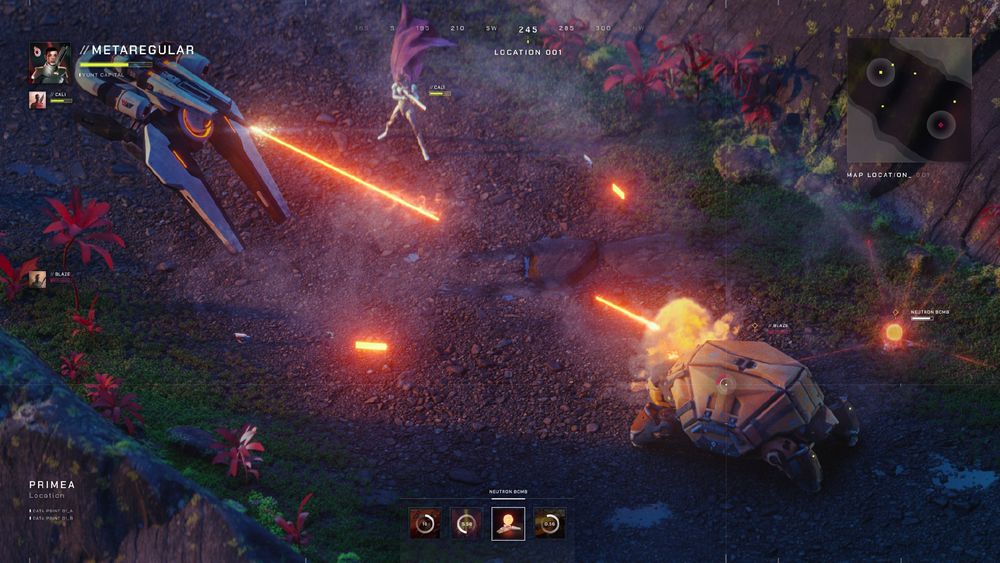Click the ability slot showing 5.58 cooldown
This screenshot has width=1000, height=563.
[x=466, y=523]
